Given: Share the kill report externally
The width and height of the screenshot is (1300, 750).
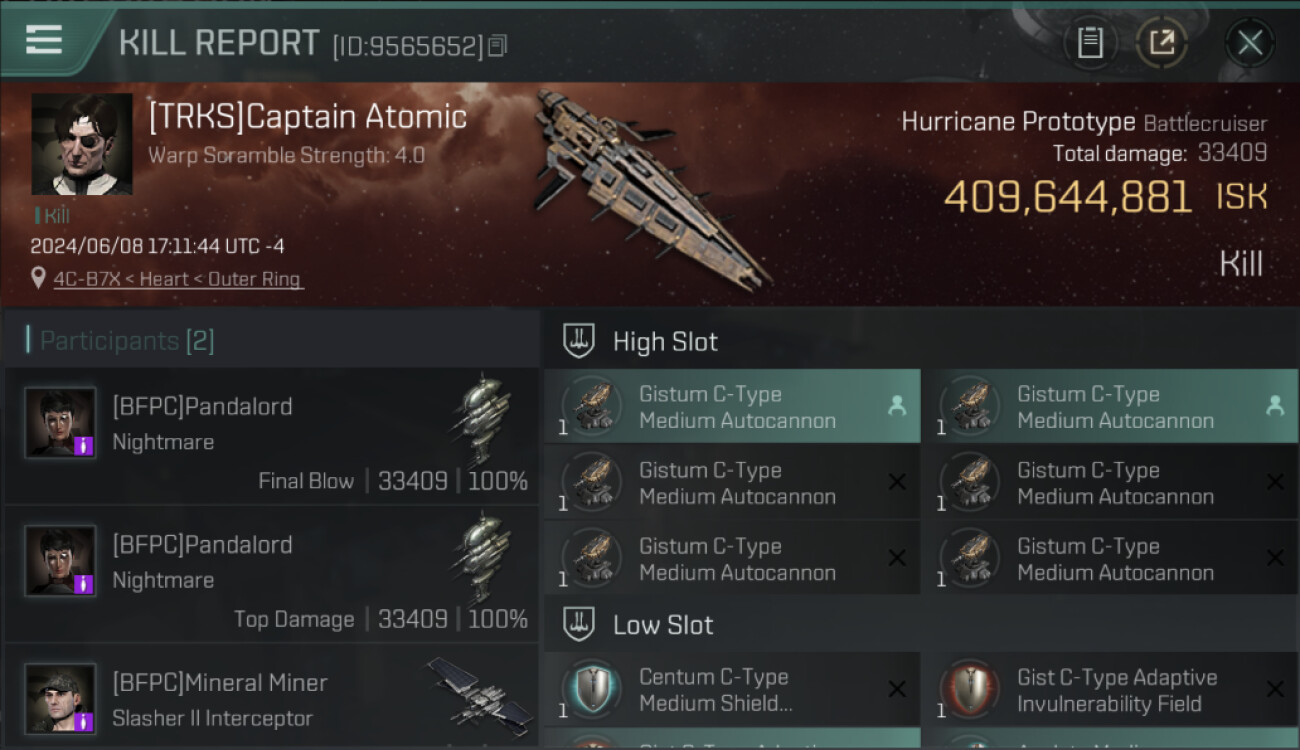Looking at the screenshot, I should pos(1161,42).
